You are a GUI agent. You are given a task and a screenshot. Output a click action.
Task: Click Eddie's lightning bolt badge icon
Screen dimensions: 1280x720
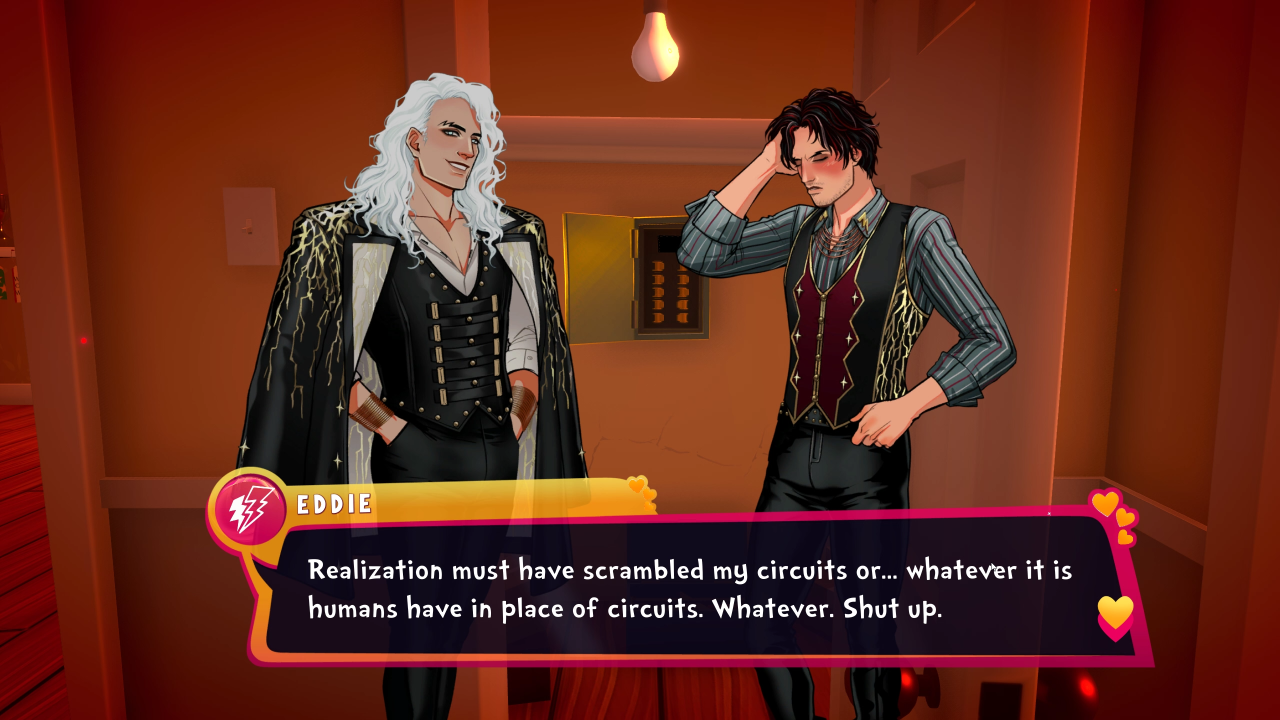[x=246, y=509]
